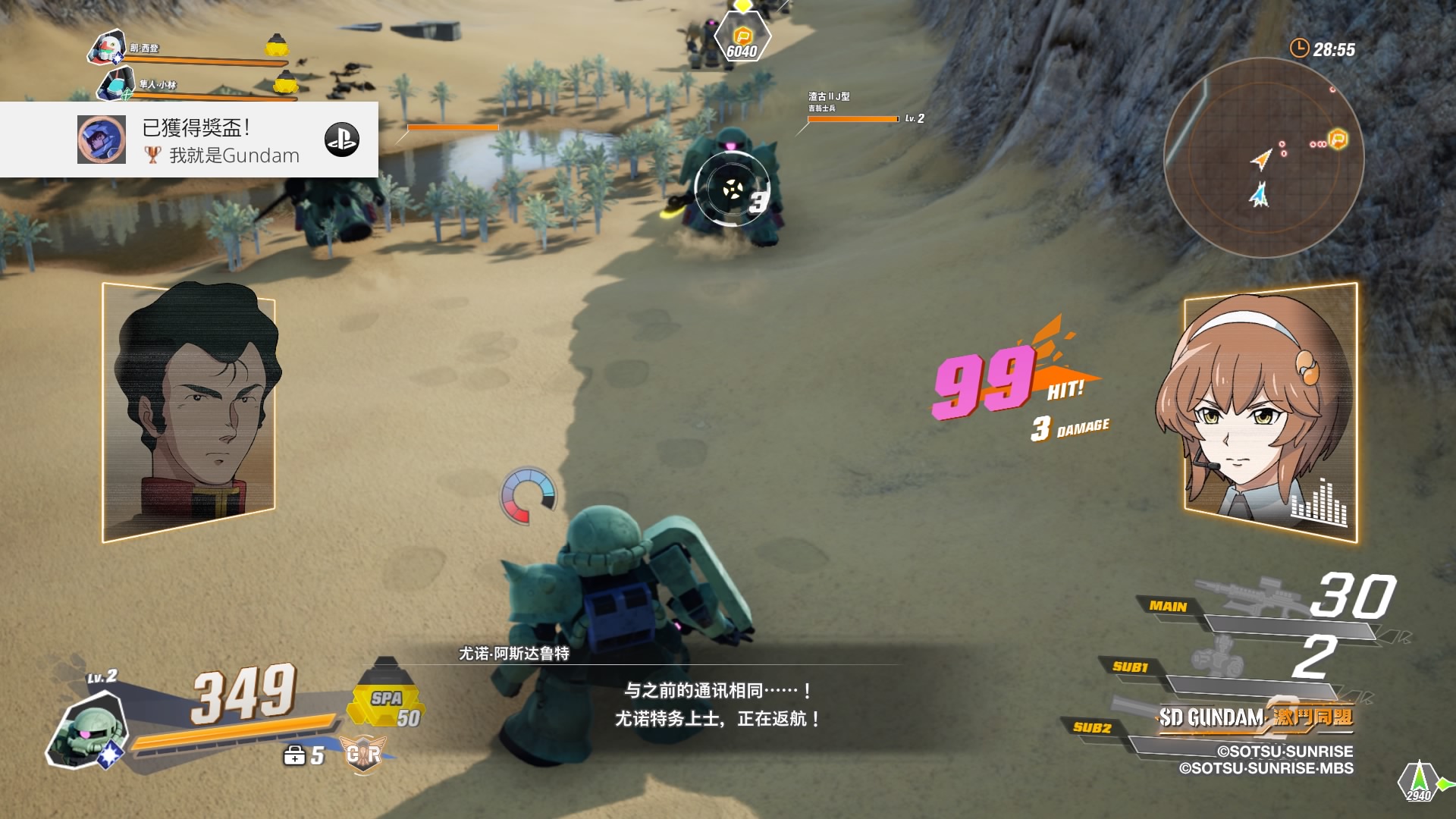The image size is (1456, 819).
Task: Click the green mech icon marked 2940
Action: pos(1420,780)
